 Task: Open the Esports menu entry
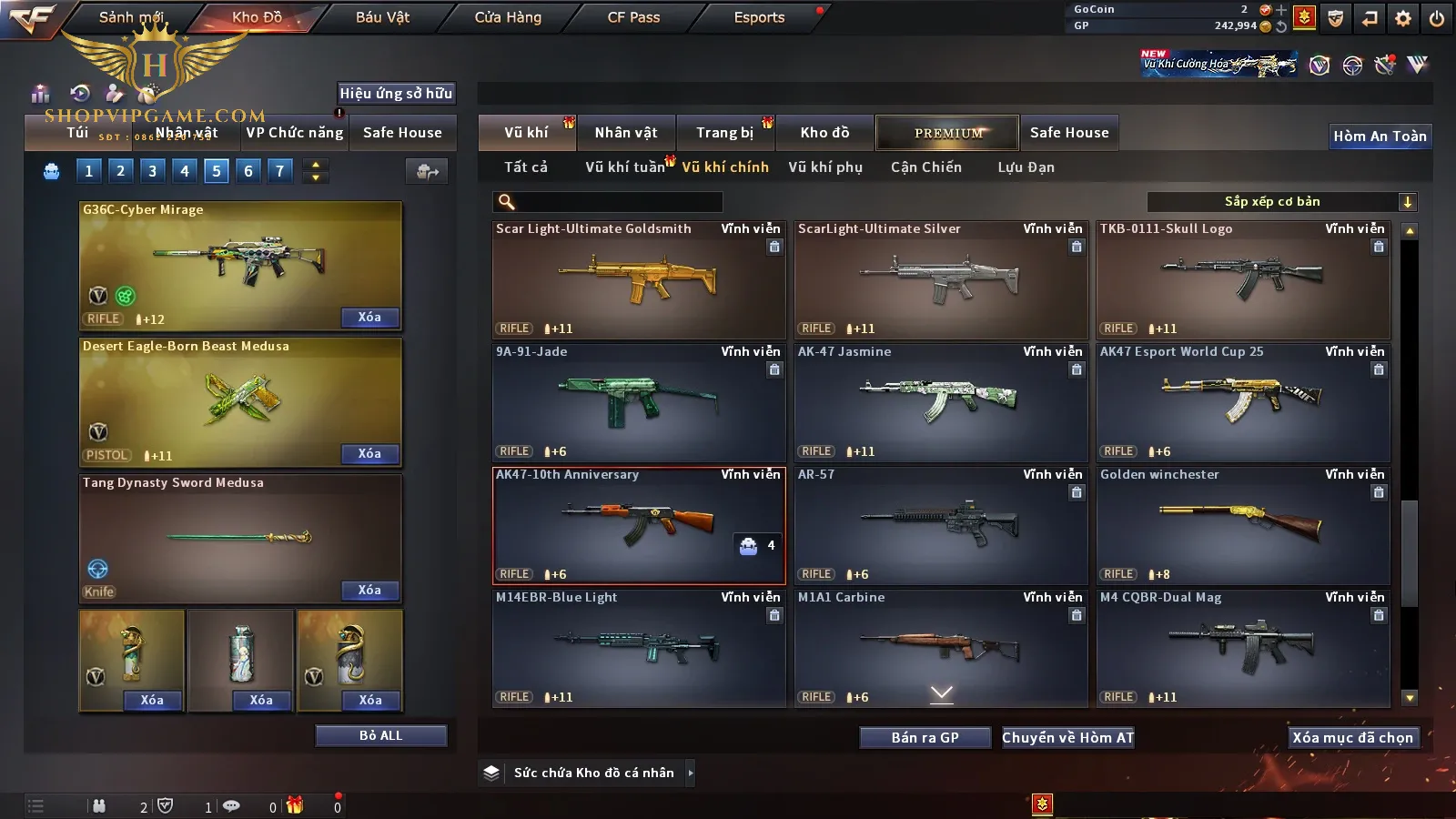759,17
